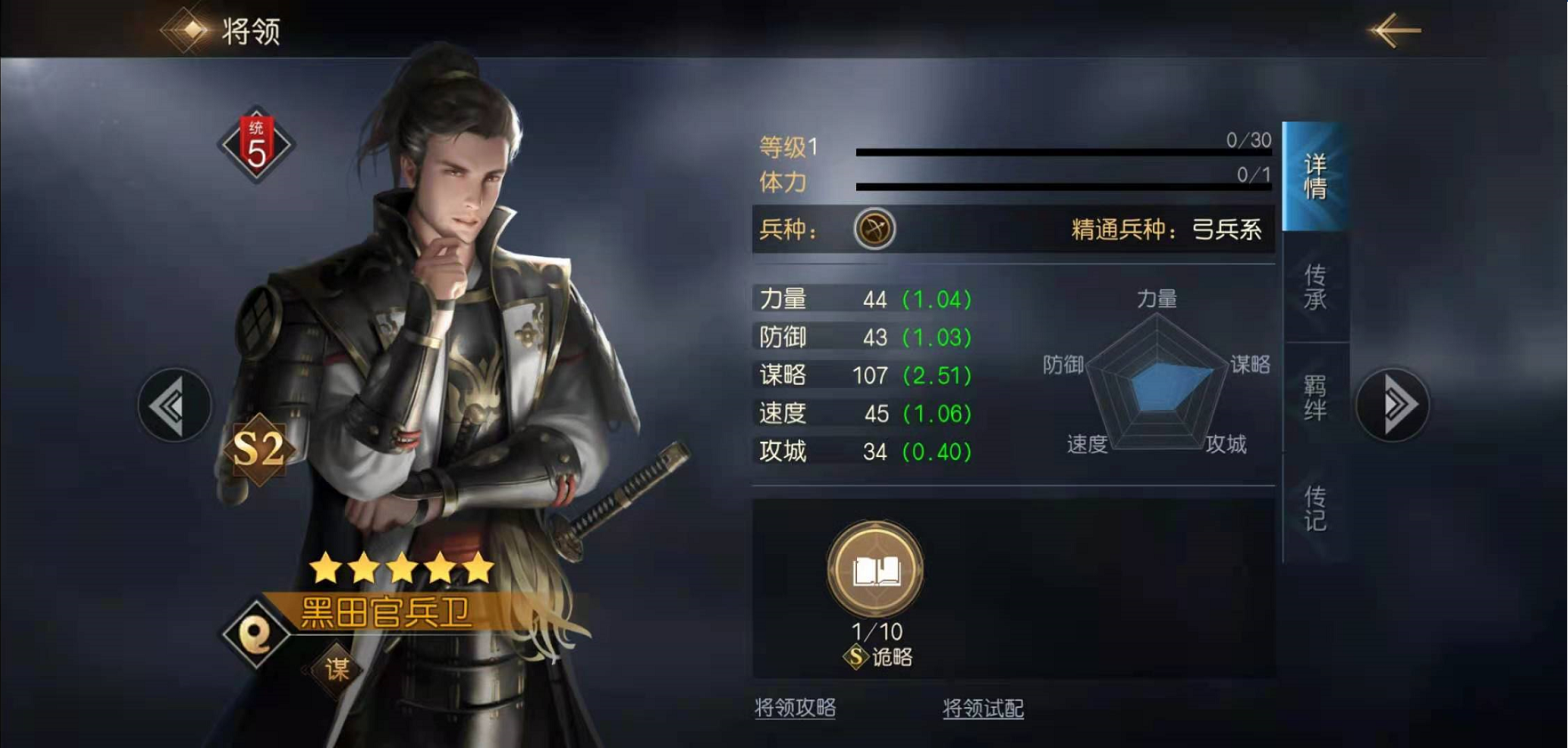View the previous general with left arrow
The image size is (1568, 748).
(x=174, y=406)
